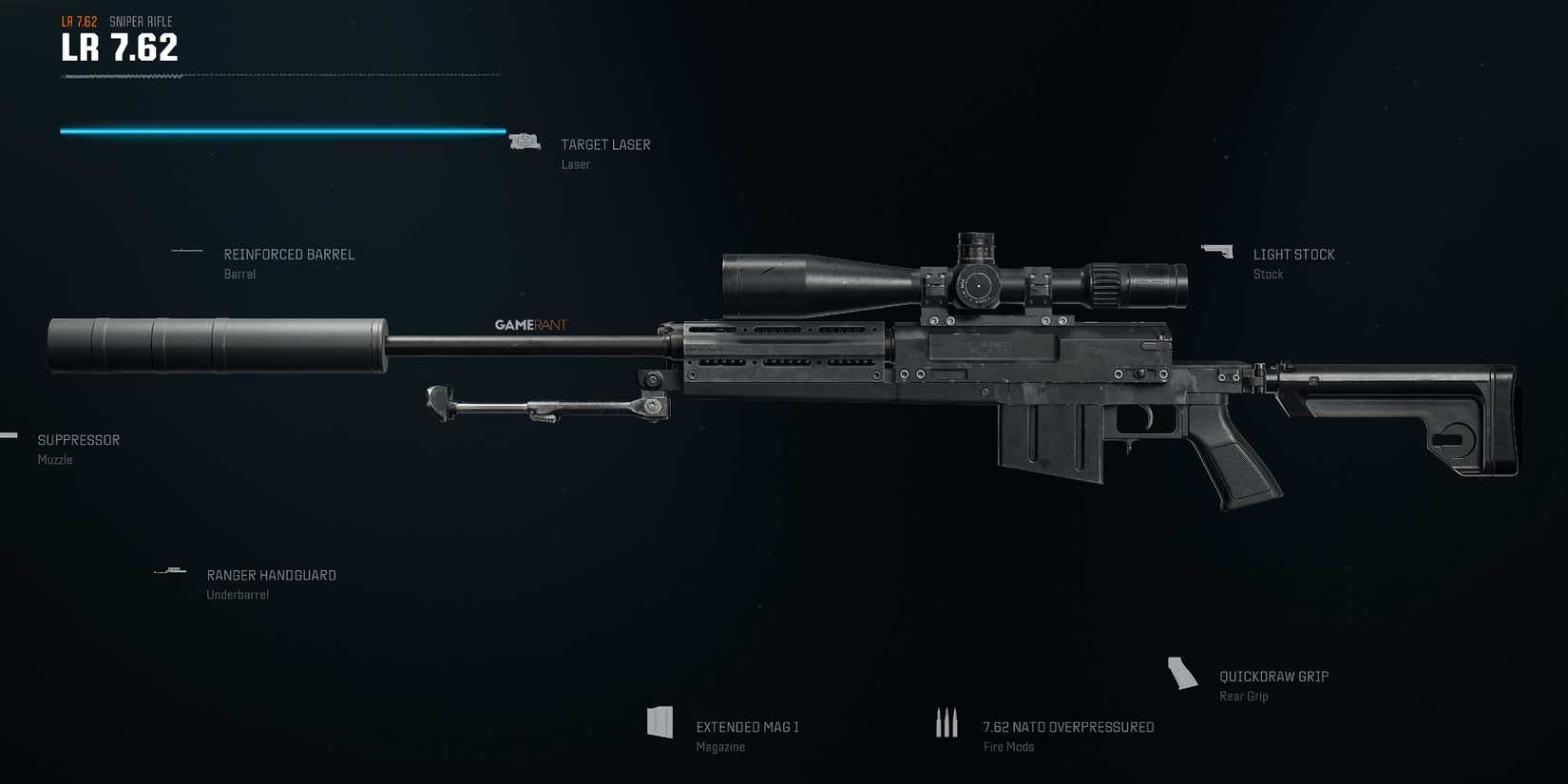
Task: Select the Sniper Rifle category label
Action: (x=141, y=21)
